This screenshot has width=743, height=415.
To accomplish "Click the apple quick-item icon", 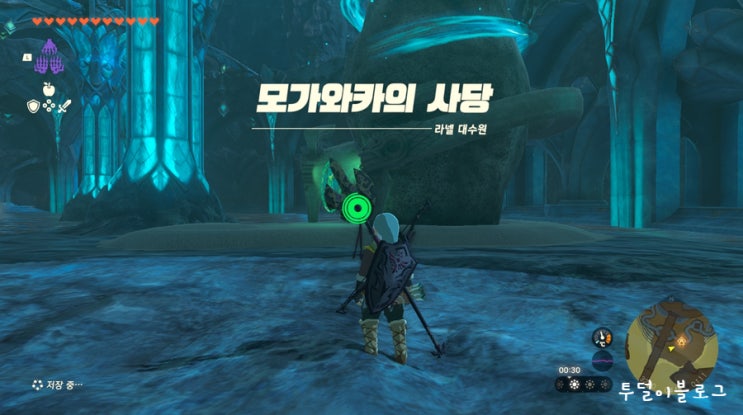I will coord(47,89).
